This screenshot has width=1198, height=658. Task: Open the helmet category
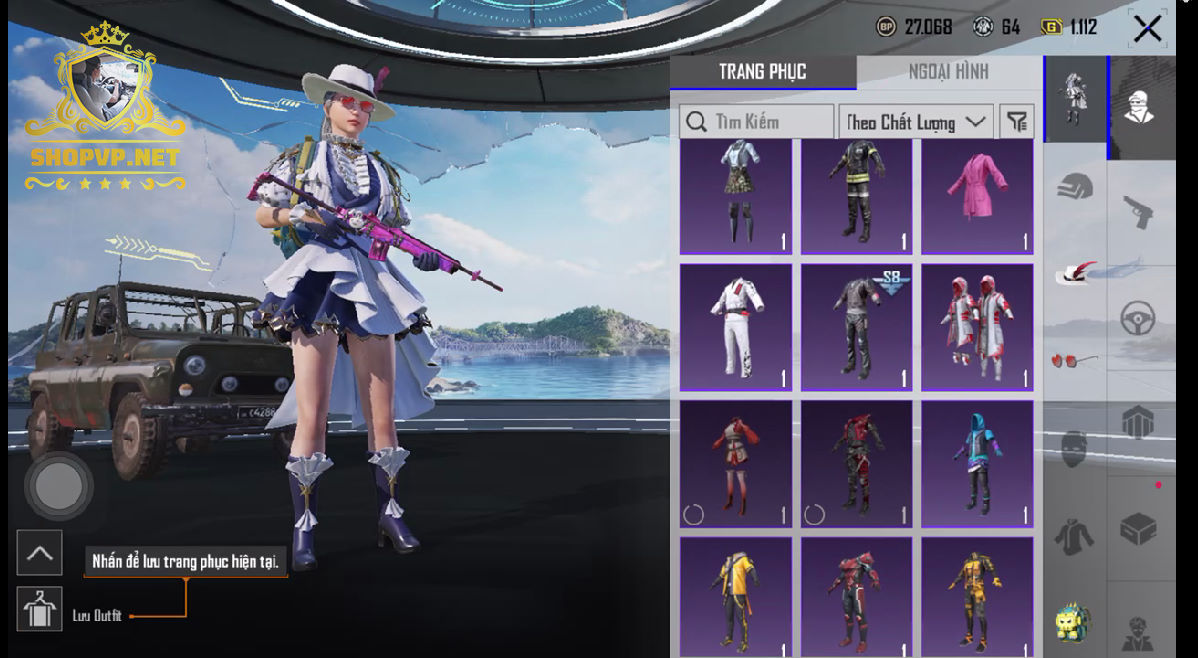click(x=1075, y=186)
